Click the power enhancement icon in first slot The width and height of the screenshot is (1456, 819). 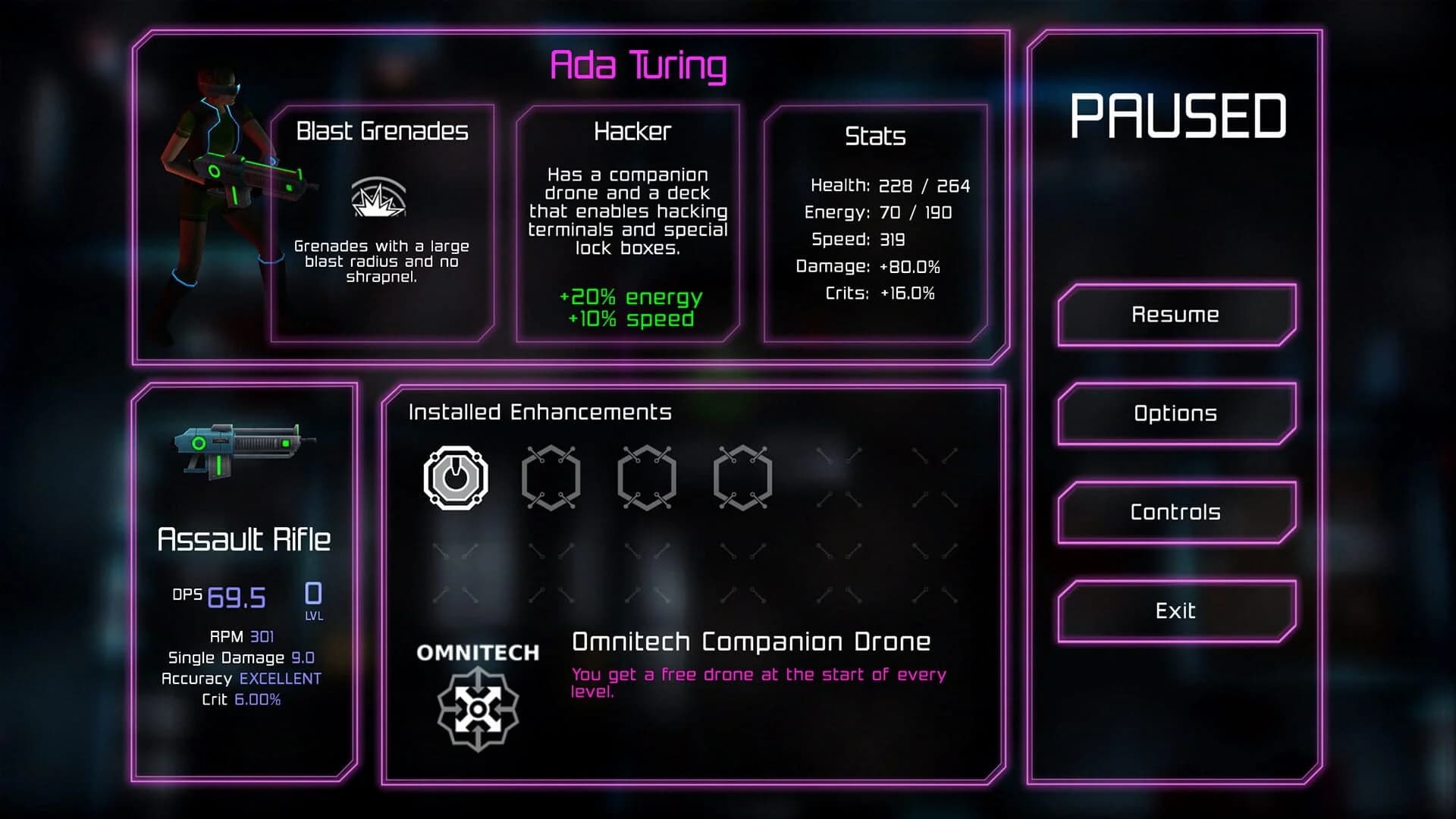pyautogui.click(x=455, y=477)
